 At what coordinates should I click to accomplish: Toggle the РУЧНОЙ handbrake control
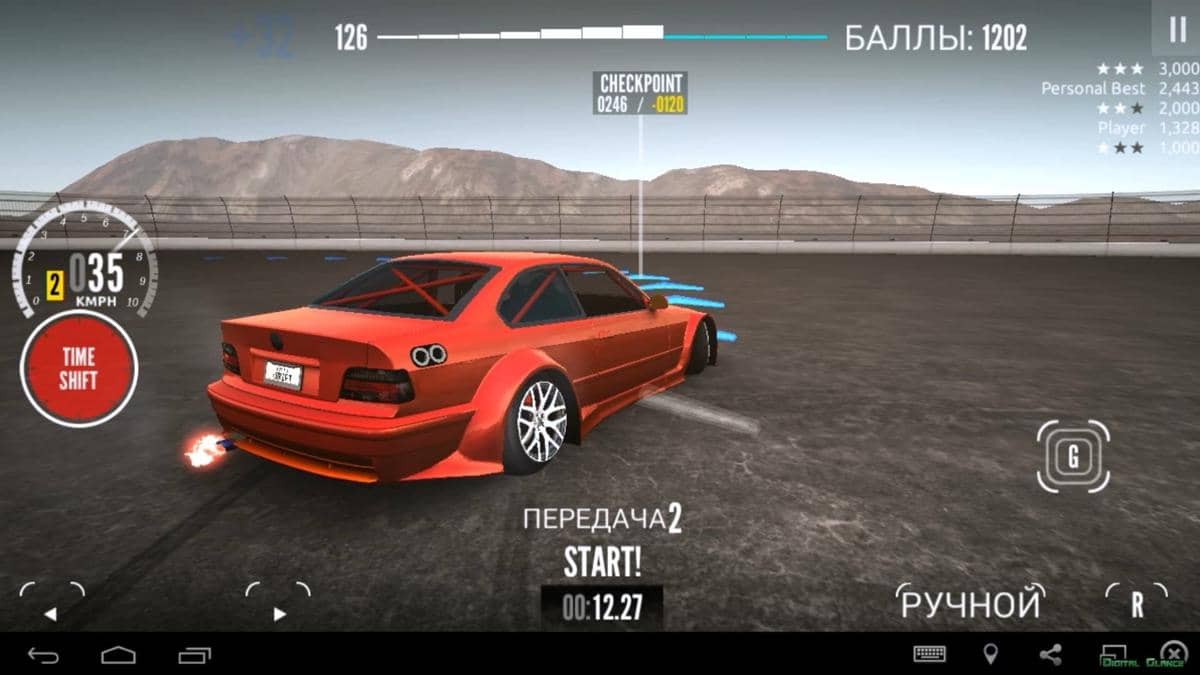click(x=970, y=604)
